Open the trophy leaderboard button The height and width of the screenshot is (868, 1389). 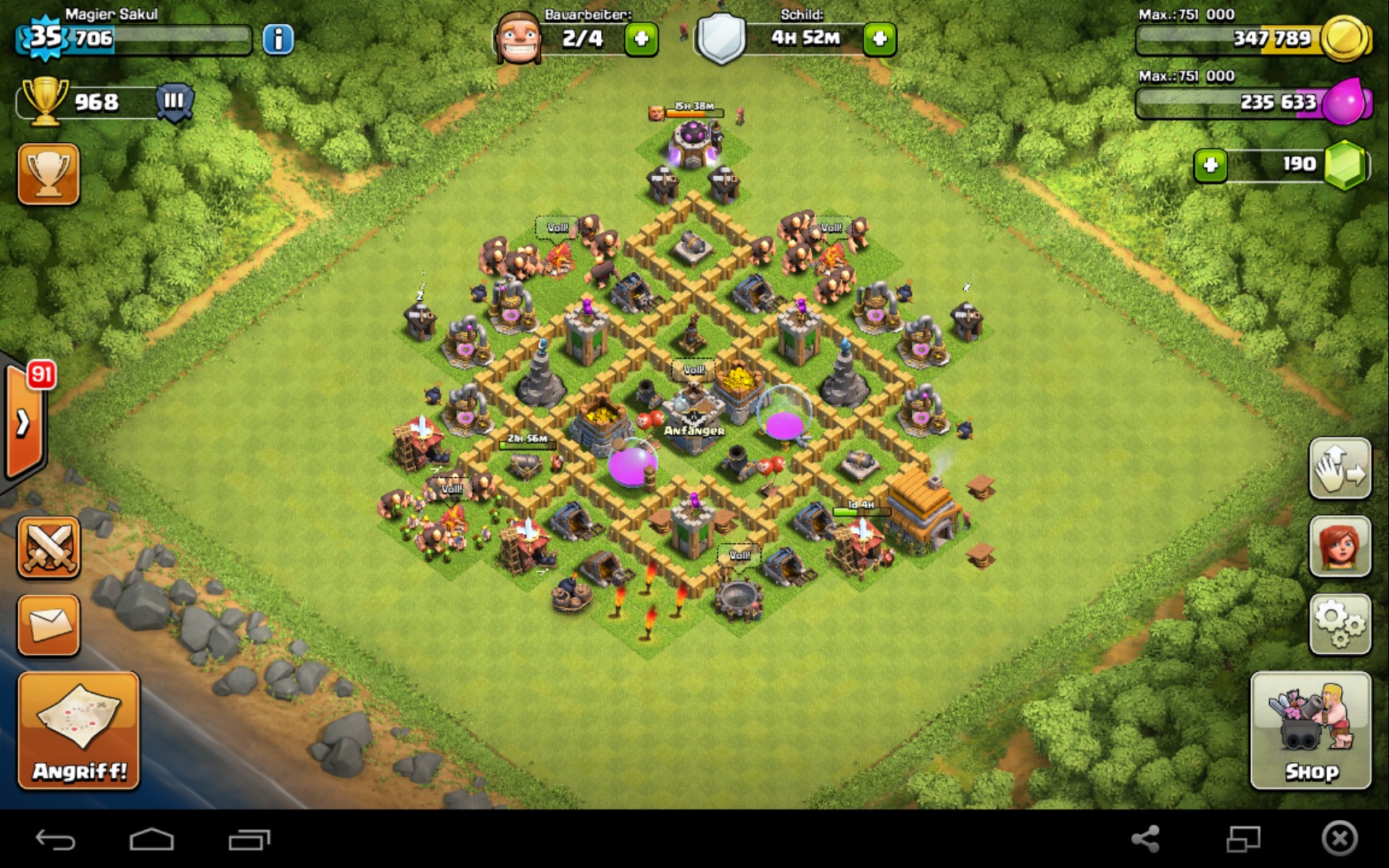[x=49, y=174]
